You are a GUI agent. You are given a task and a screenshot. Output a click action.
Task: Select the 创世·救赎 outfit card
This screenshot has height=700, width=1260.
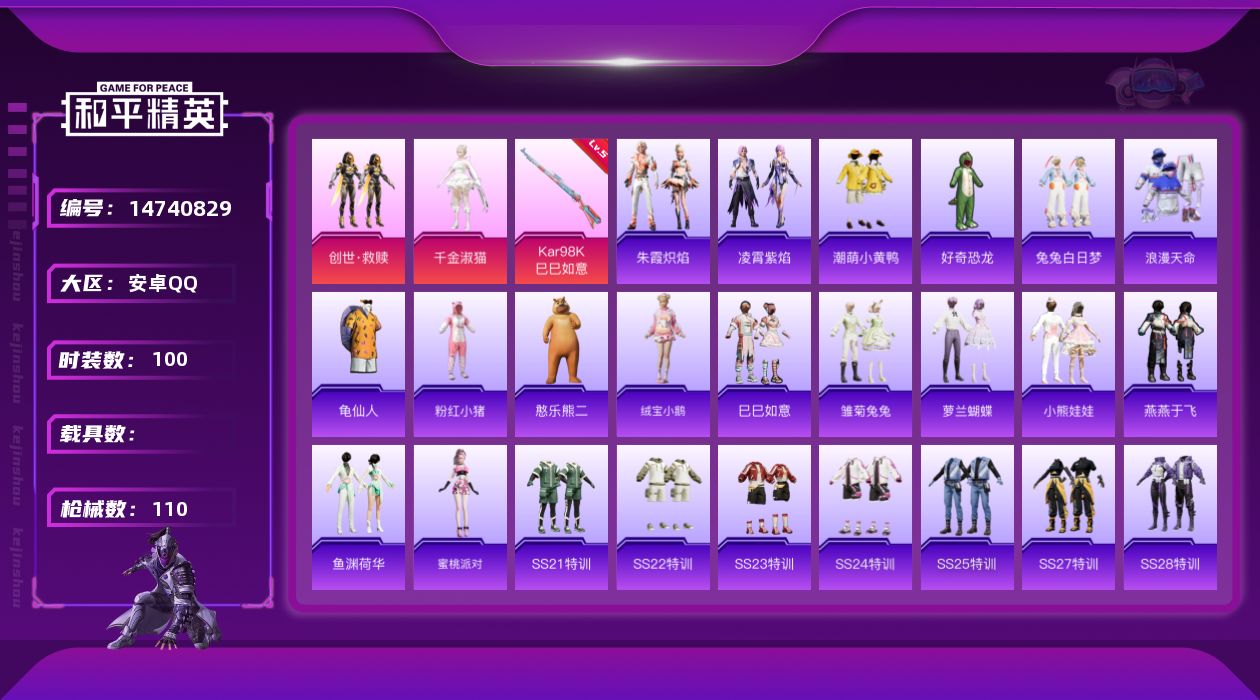[358, 211]
